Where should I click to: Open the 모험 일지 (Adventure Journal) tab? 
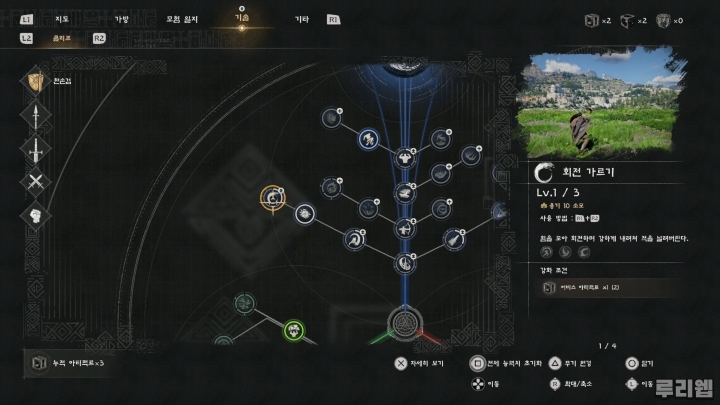click(182, 18)
